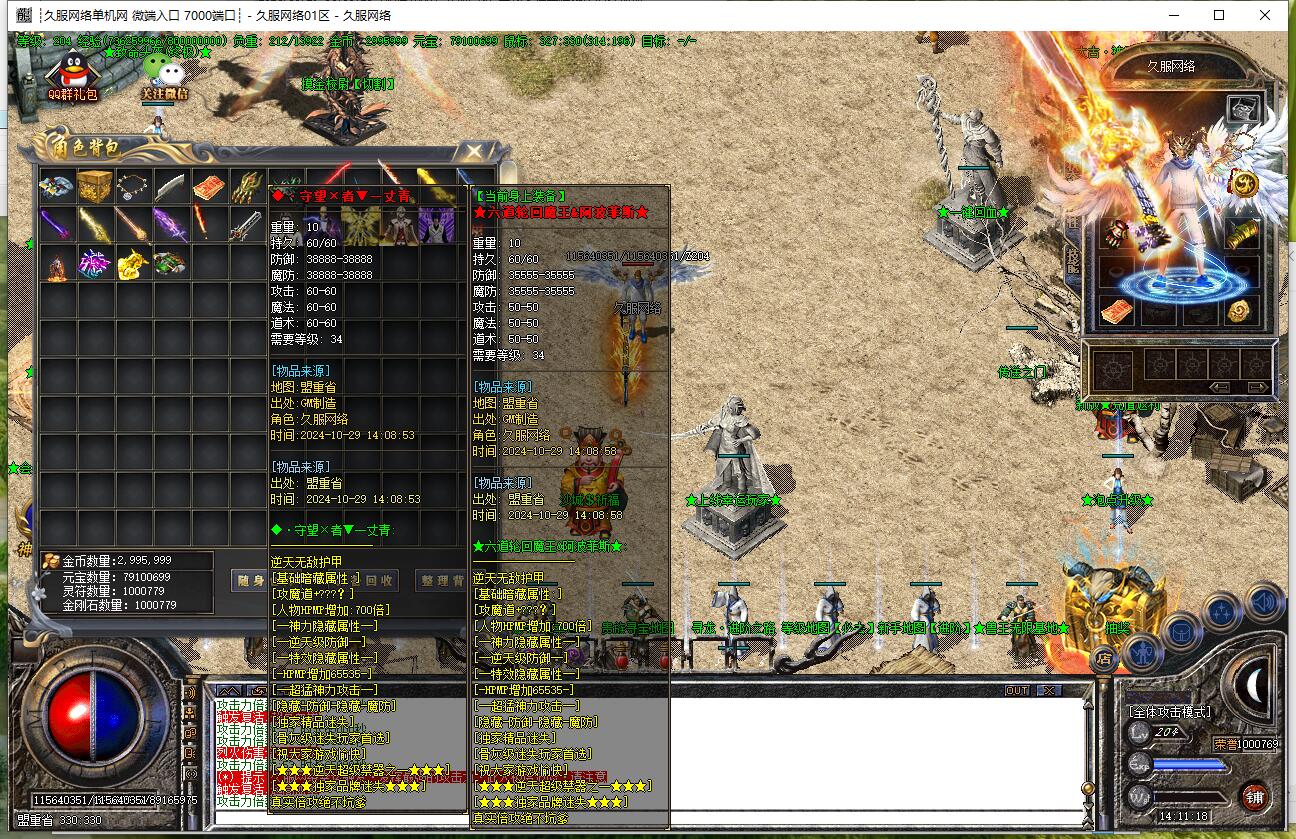Select the red book item in backpack
1296x839 pixels.
click(x=209, y=186)
